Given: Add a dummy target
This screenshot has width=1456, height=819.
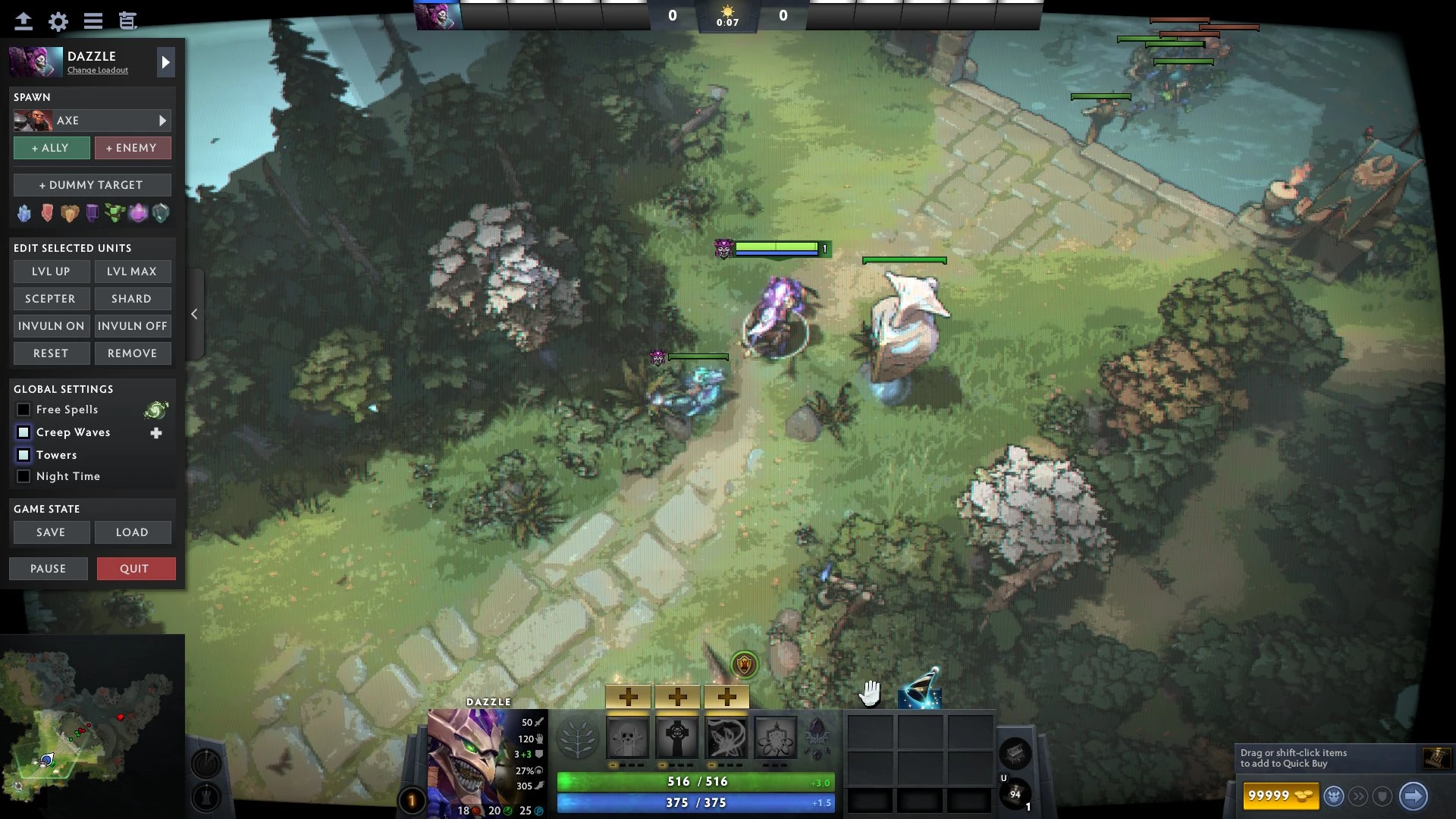Looking at the screenshot, I should 92,185.
